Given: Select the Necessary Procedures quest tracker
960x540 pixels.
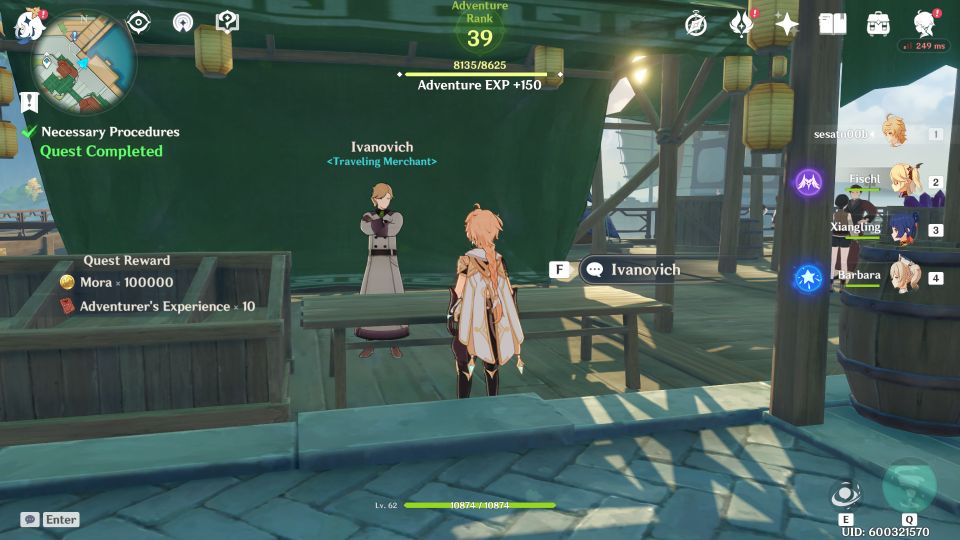Looking at the screenshot, I should (110, 132).
